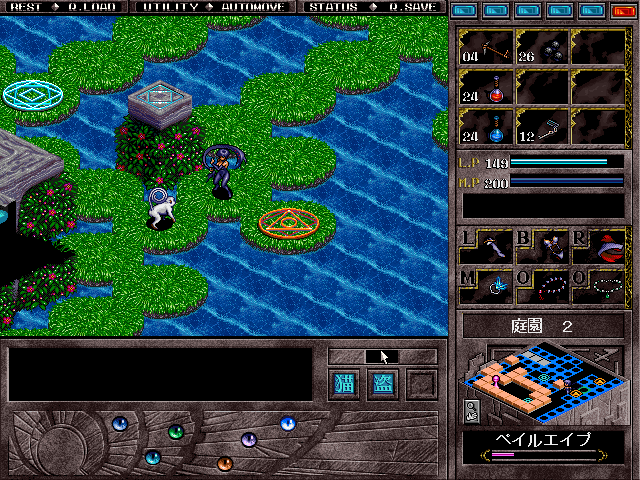Choose Q.LOAD to quick load

pyautogui.click(x=85, y=7)
